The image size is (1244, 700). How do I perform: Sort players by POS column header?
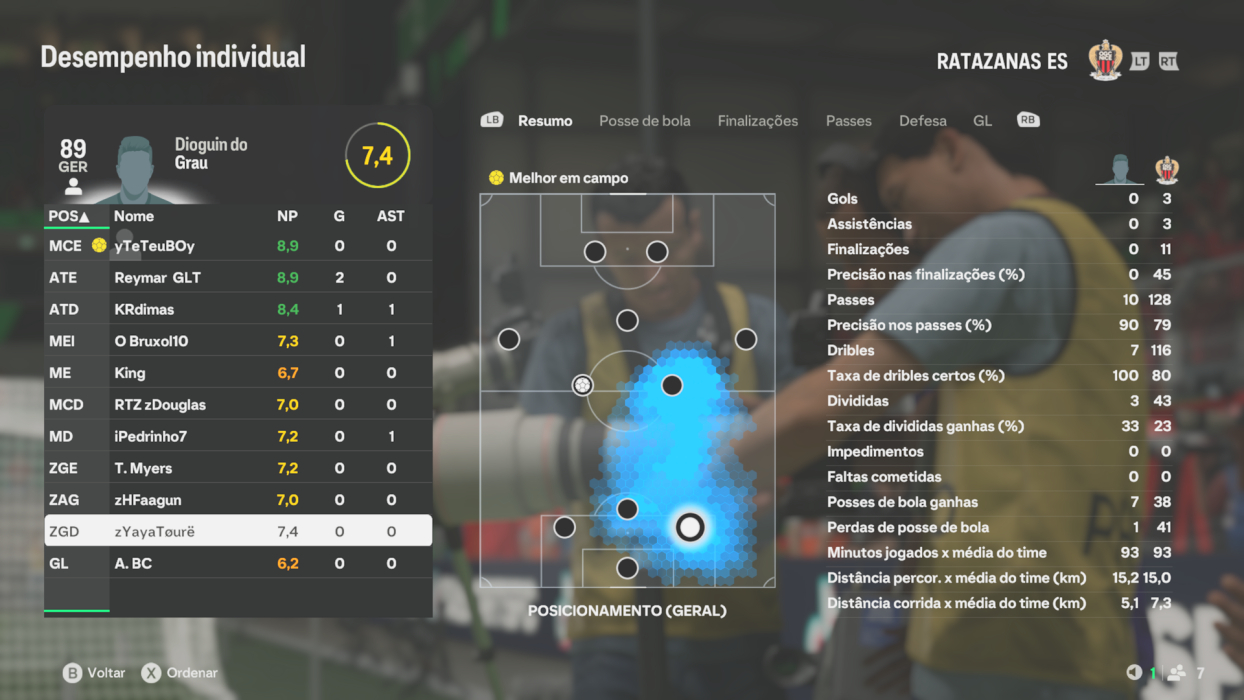tap(69, 216)
